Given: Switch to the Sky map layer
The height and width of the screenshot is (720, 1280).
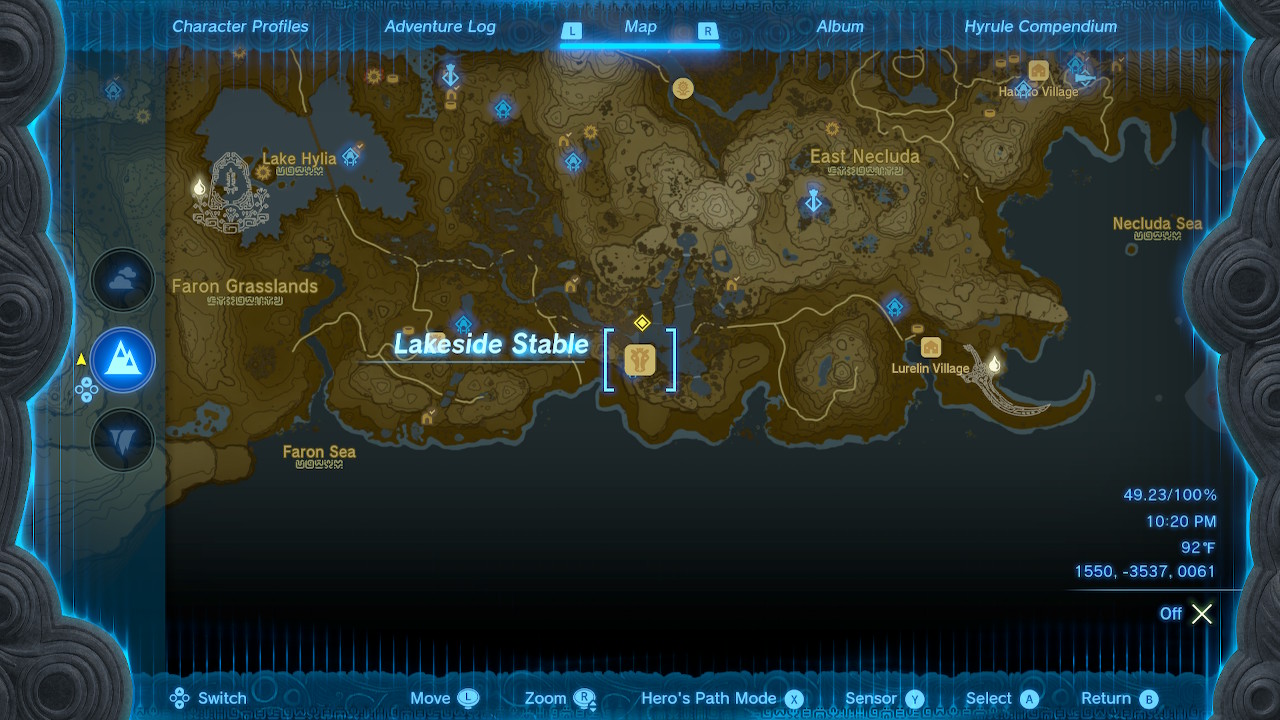Looking at the screenshot, I should coord(122,280).
